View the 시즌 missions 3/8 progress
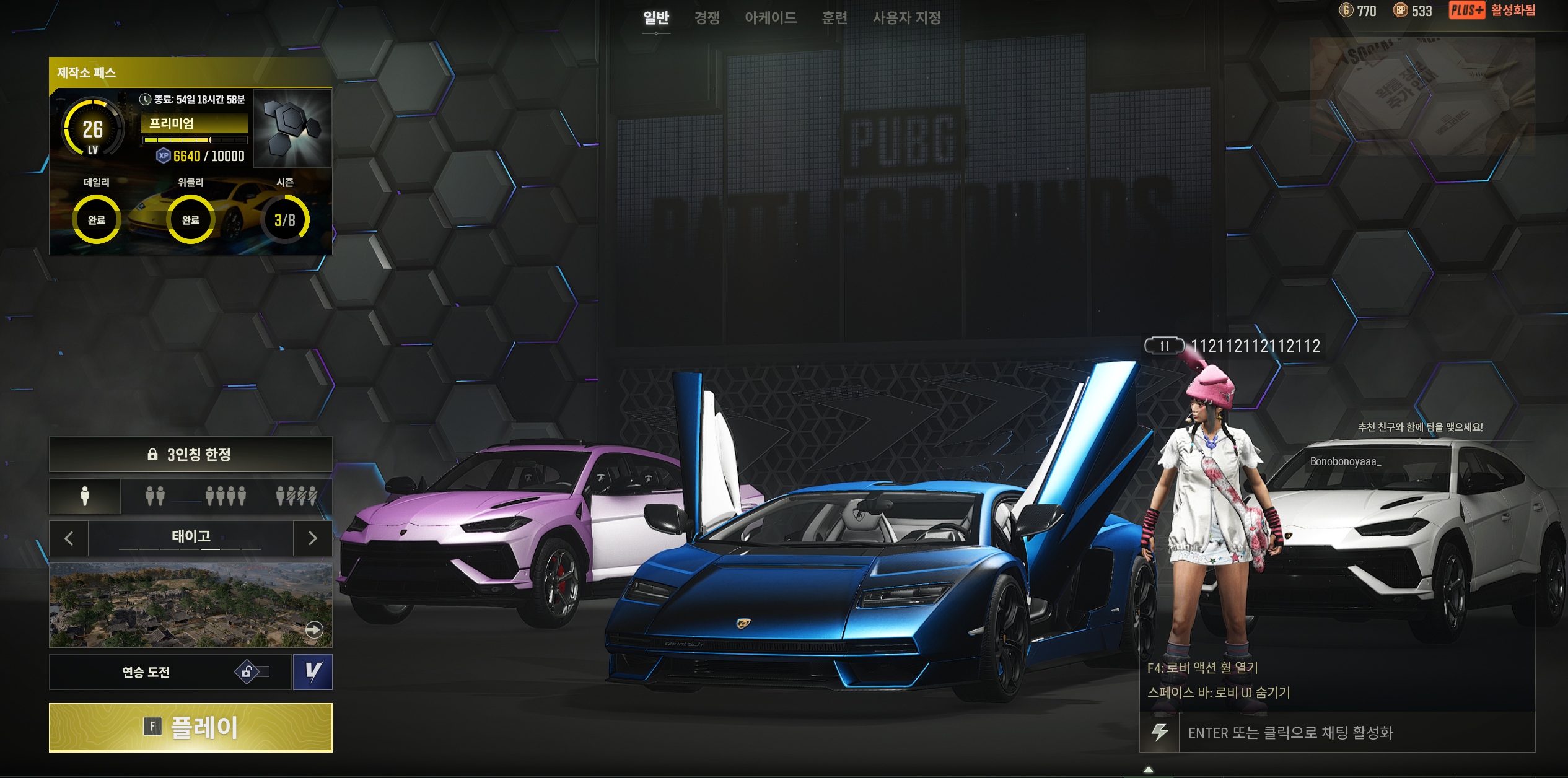The height and width of the screenshot is (778, 1568). pyautogui.click(x=284, y=219)
